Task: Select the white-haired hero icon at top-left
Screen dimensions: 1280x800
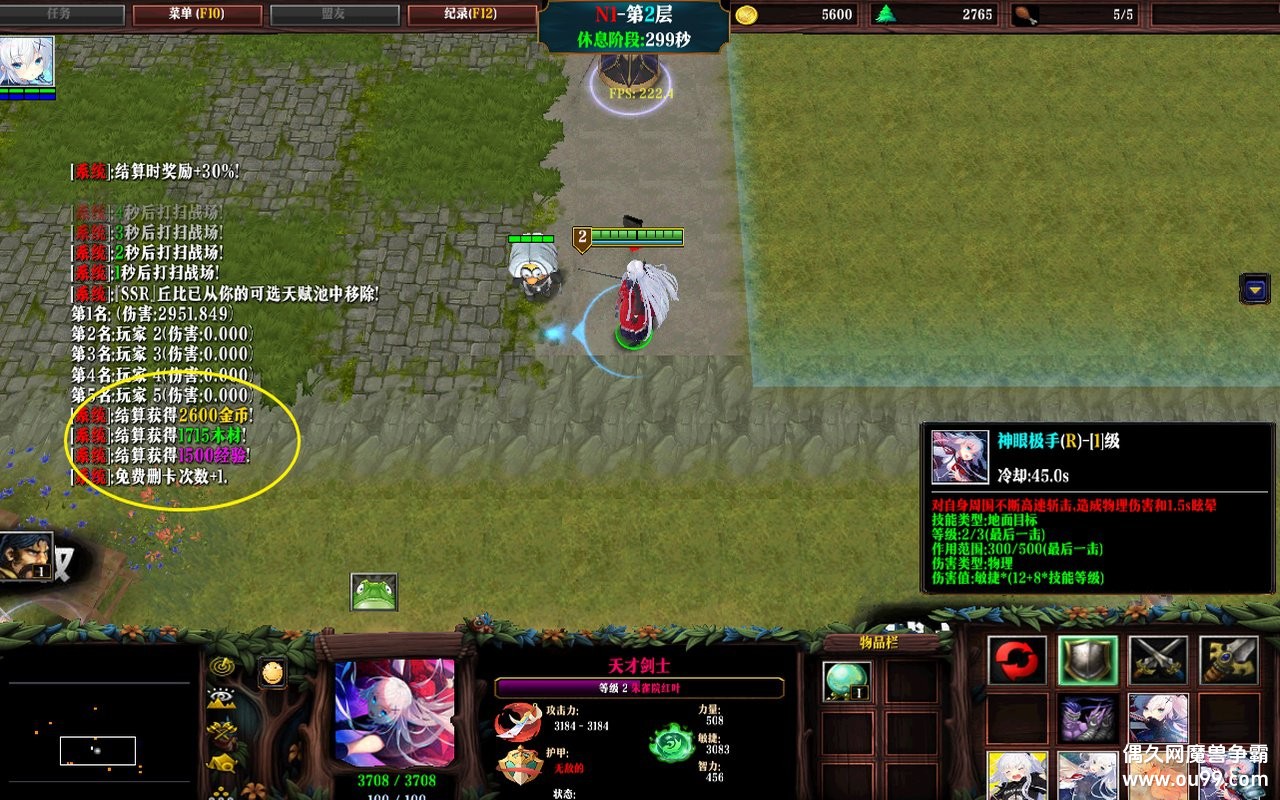Action: click(27, 62)
